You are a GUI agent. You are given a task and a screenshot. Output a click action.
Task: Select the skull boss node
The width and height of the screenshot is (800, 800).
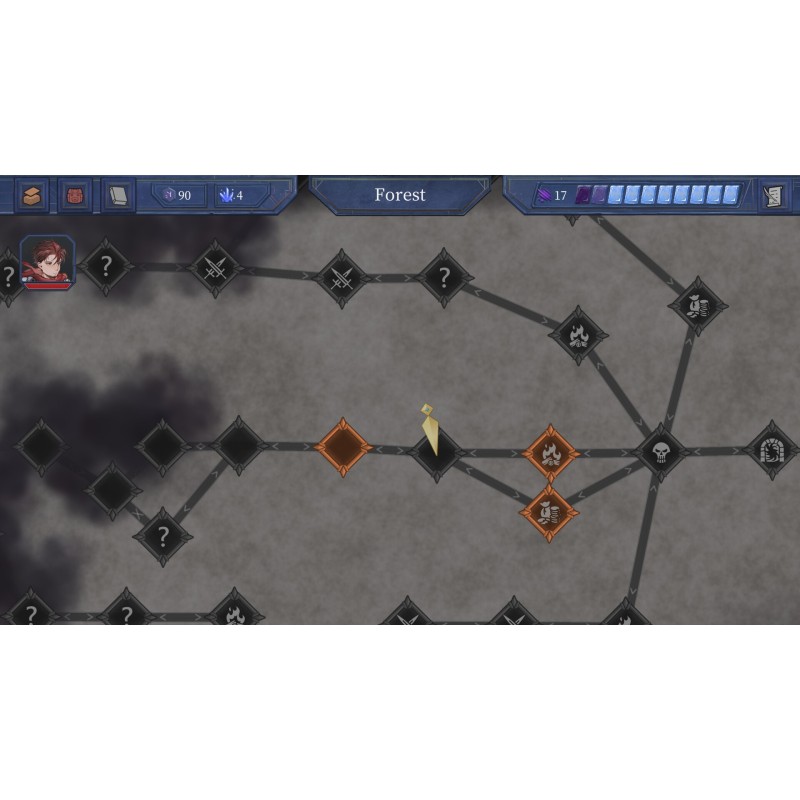661,451
